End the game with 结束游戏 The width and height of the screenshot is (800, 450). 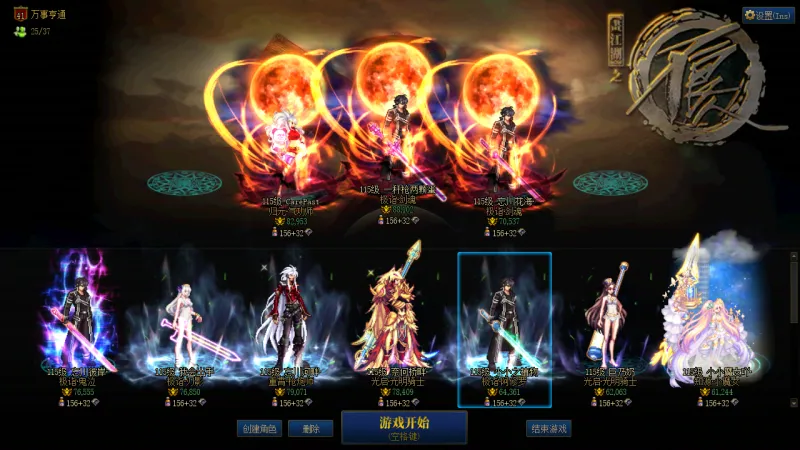548,428
